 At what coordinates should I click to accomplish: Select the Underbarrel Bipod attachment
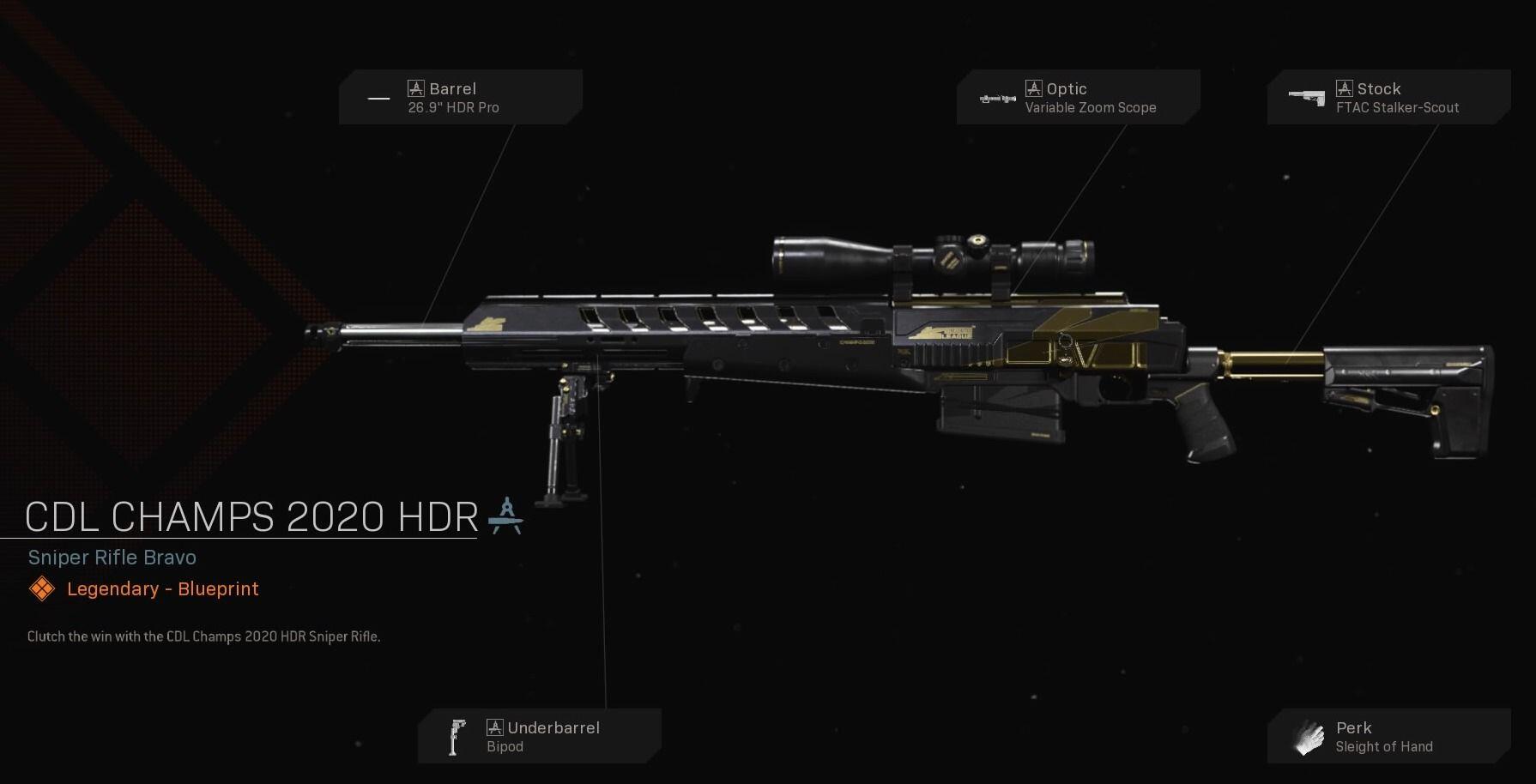[x=539, y=736]
